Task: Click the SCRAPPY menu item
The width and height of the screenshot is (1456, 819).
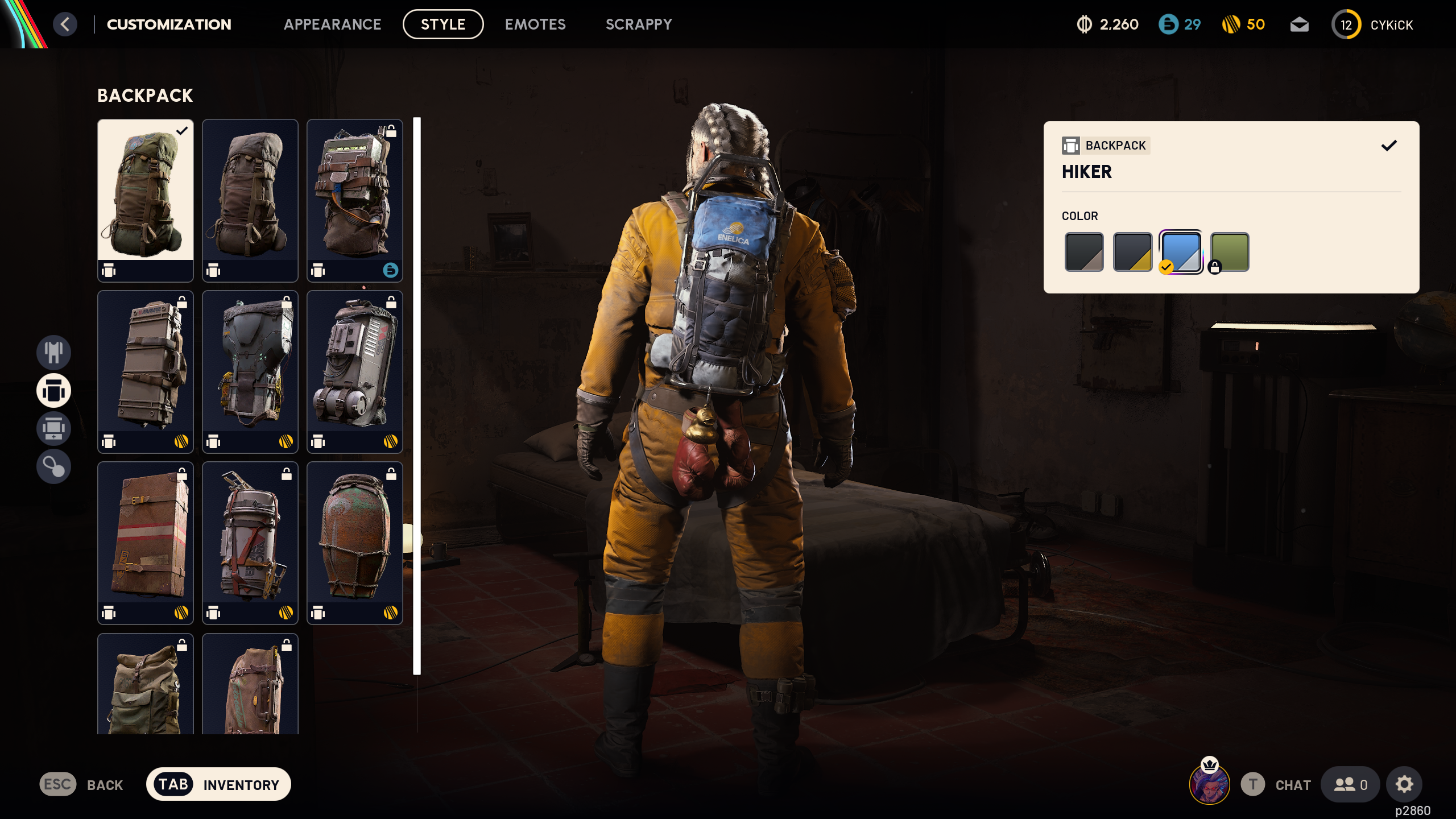Action: click(639, 24)
